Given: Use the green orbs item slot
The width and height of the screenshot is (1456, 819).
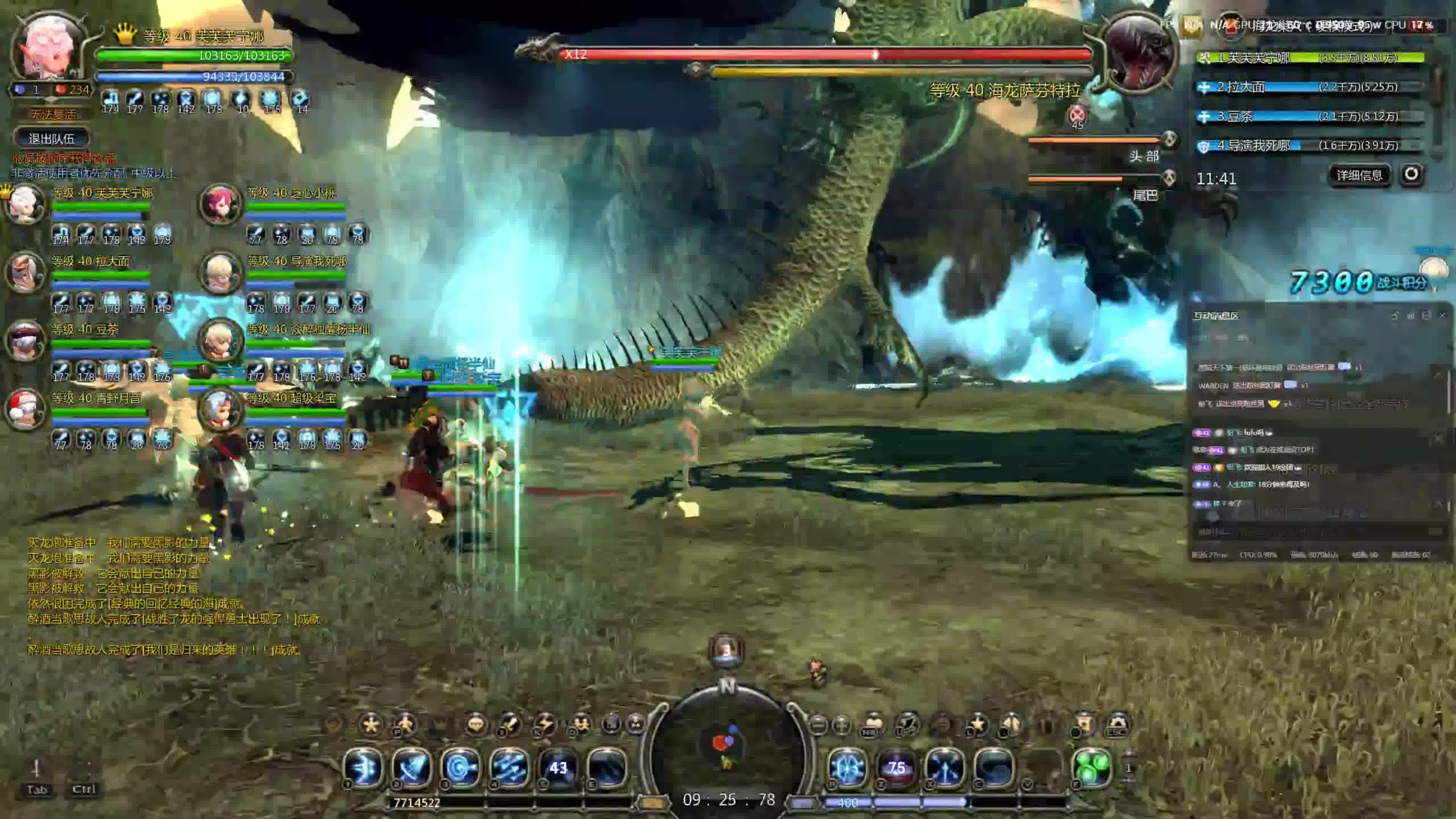Looking at the screenshot, I should pyautogui.click(x=1092, y=767).
